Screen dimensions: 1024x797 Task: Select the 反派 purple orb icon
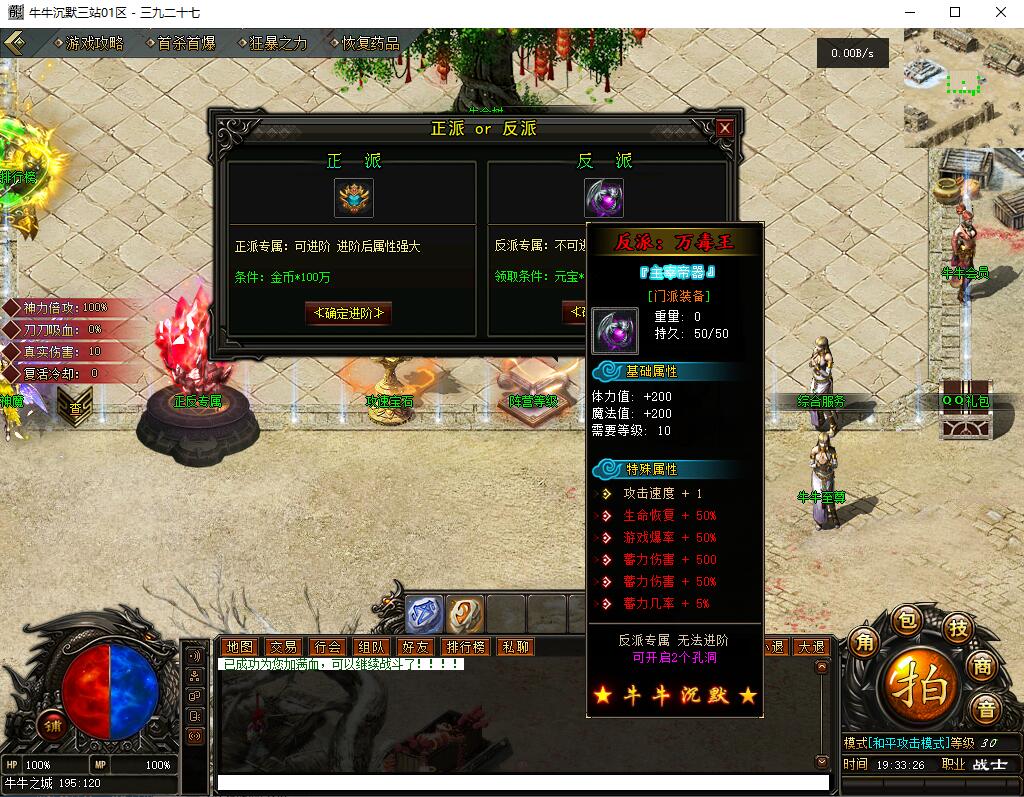click(x=603, y=198)
